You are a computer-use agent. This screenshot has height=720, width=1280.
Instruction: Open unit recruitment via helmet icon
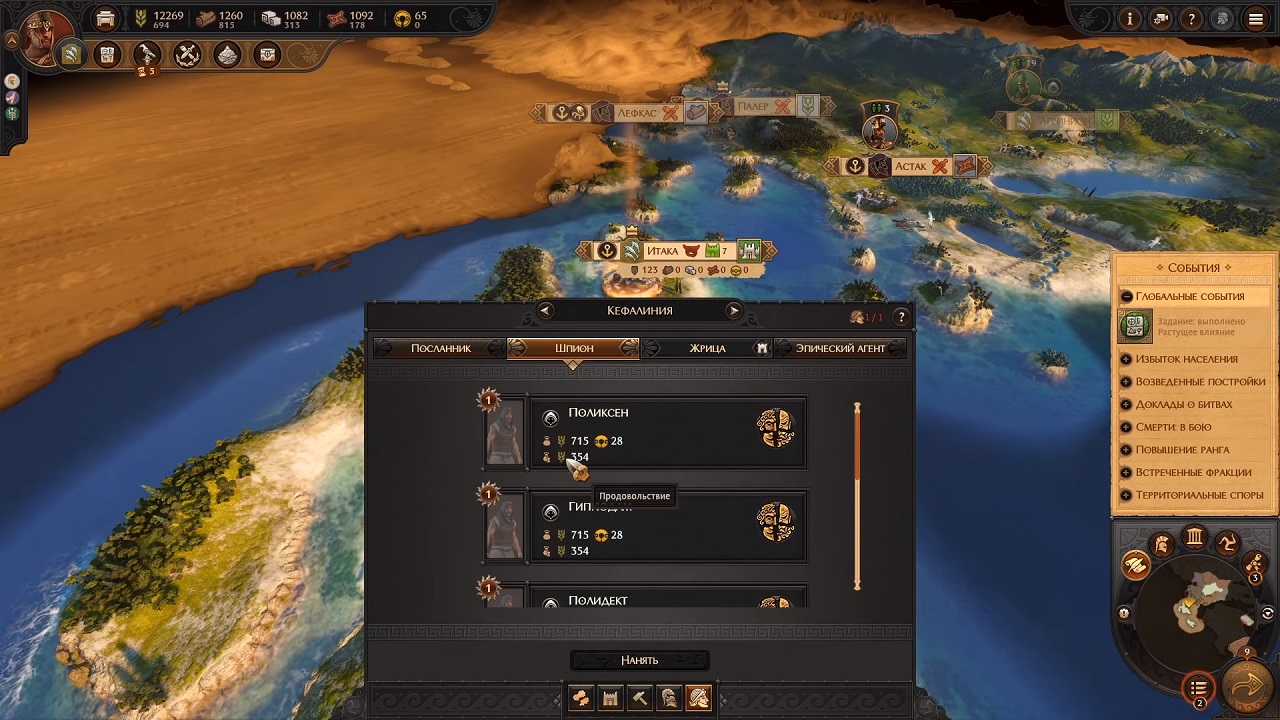point(669,698)
